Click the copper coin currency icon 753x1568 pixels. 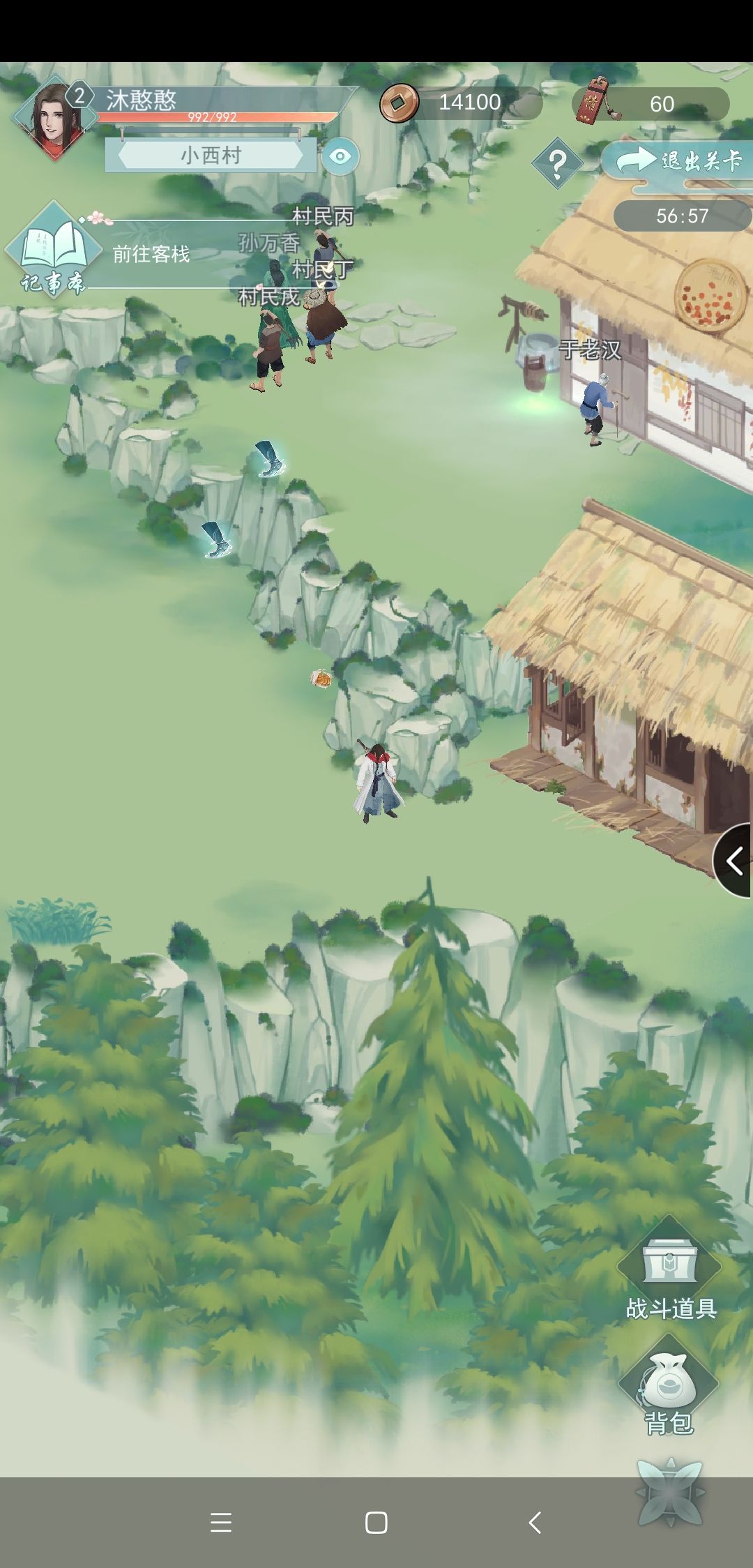[x=399, y=103]
